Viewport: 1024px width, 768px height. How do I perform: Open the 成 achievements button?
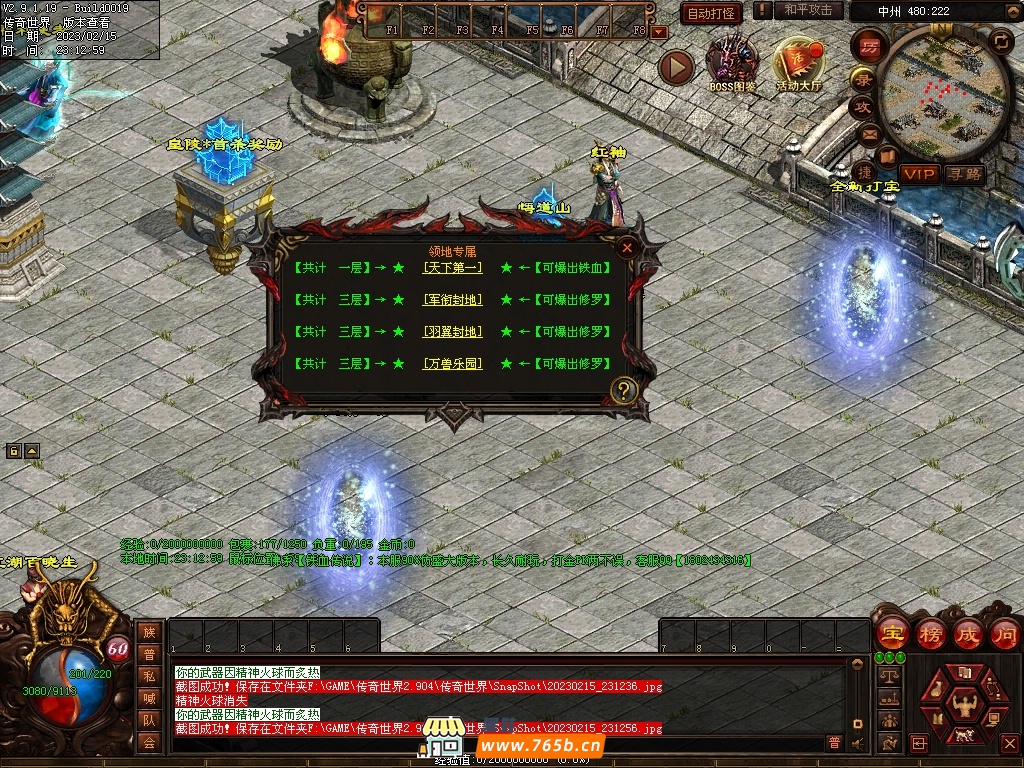967,634
